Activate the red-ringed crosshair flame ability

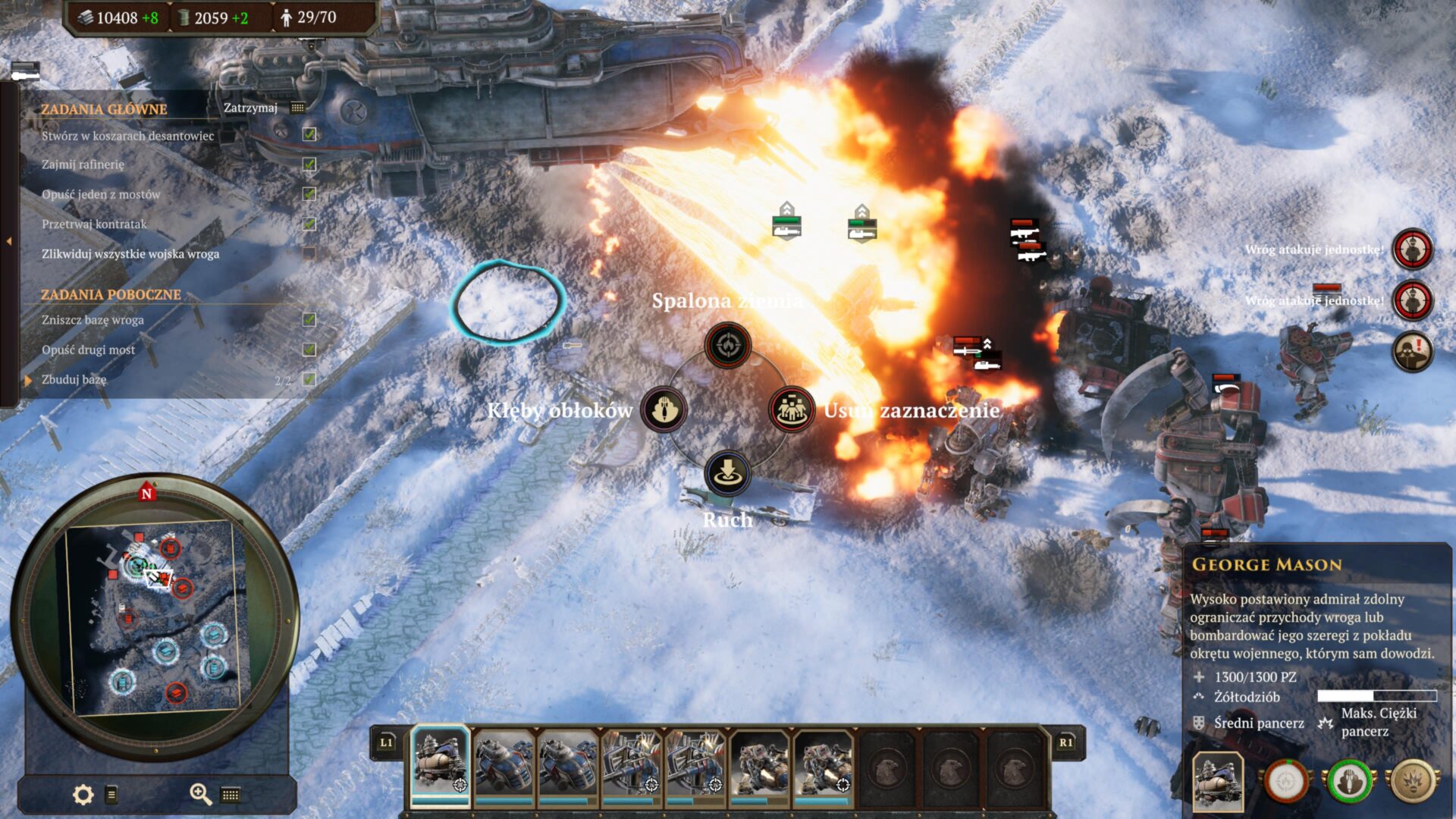pyautogui.click(x=1285, y=782)
